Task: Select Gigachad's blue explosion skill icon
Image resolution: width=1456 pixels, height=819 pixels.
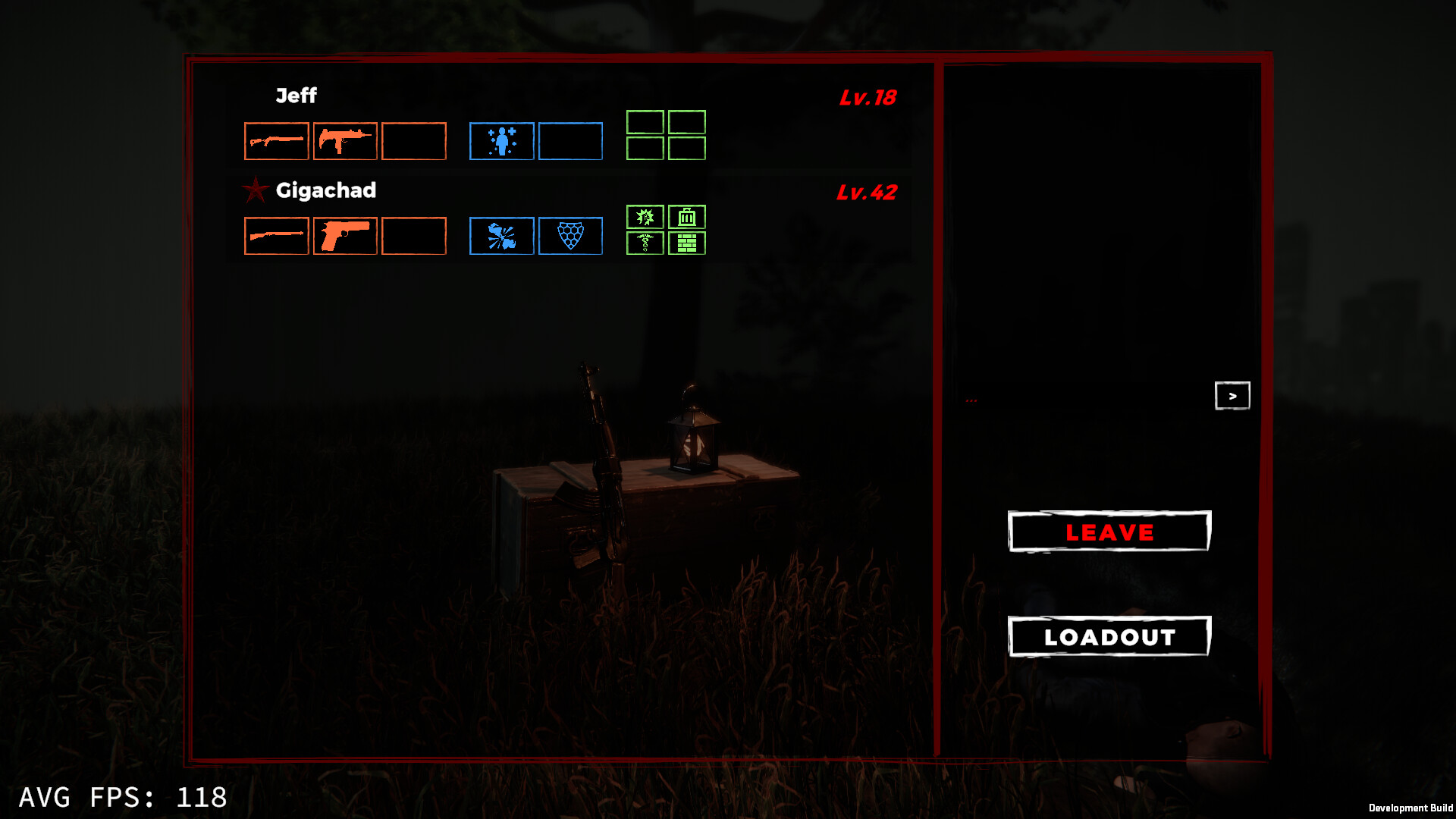Action: (x=501, y=236)
